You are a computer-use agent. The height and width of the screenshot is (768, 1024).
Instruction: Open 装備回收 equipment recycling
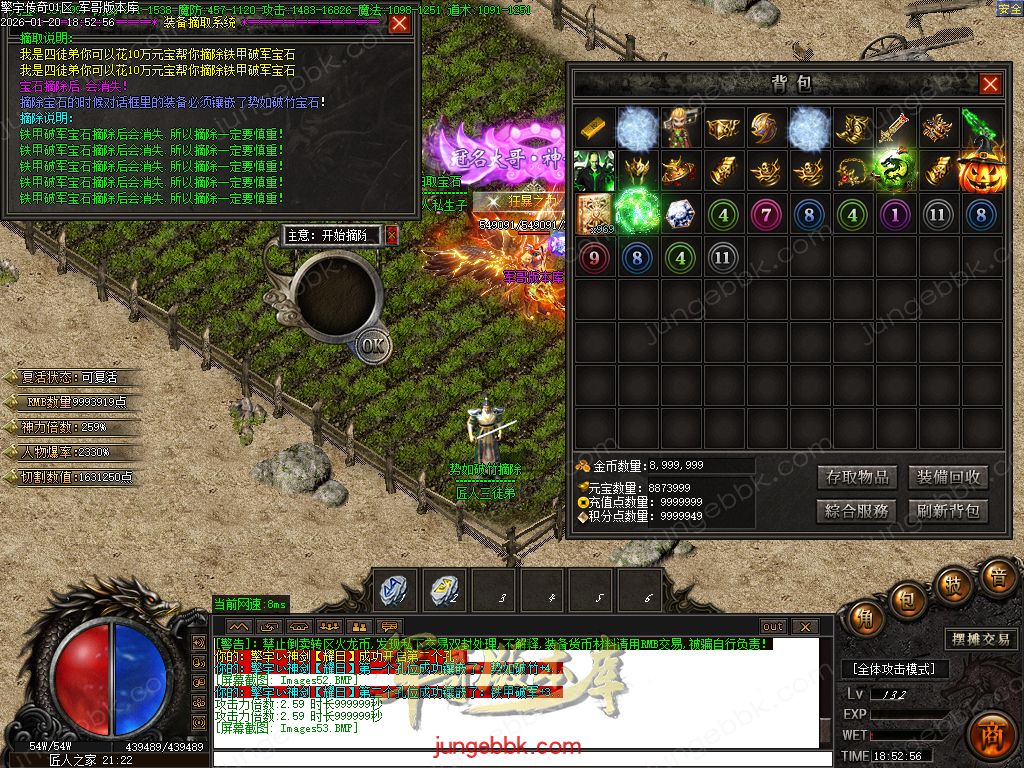click(x=948, y=477)
